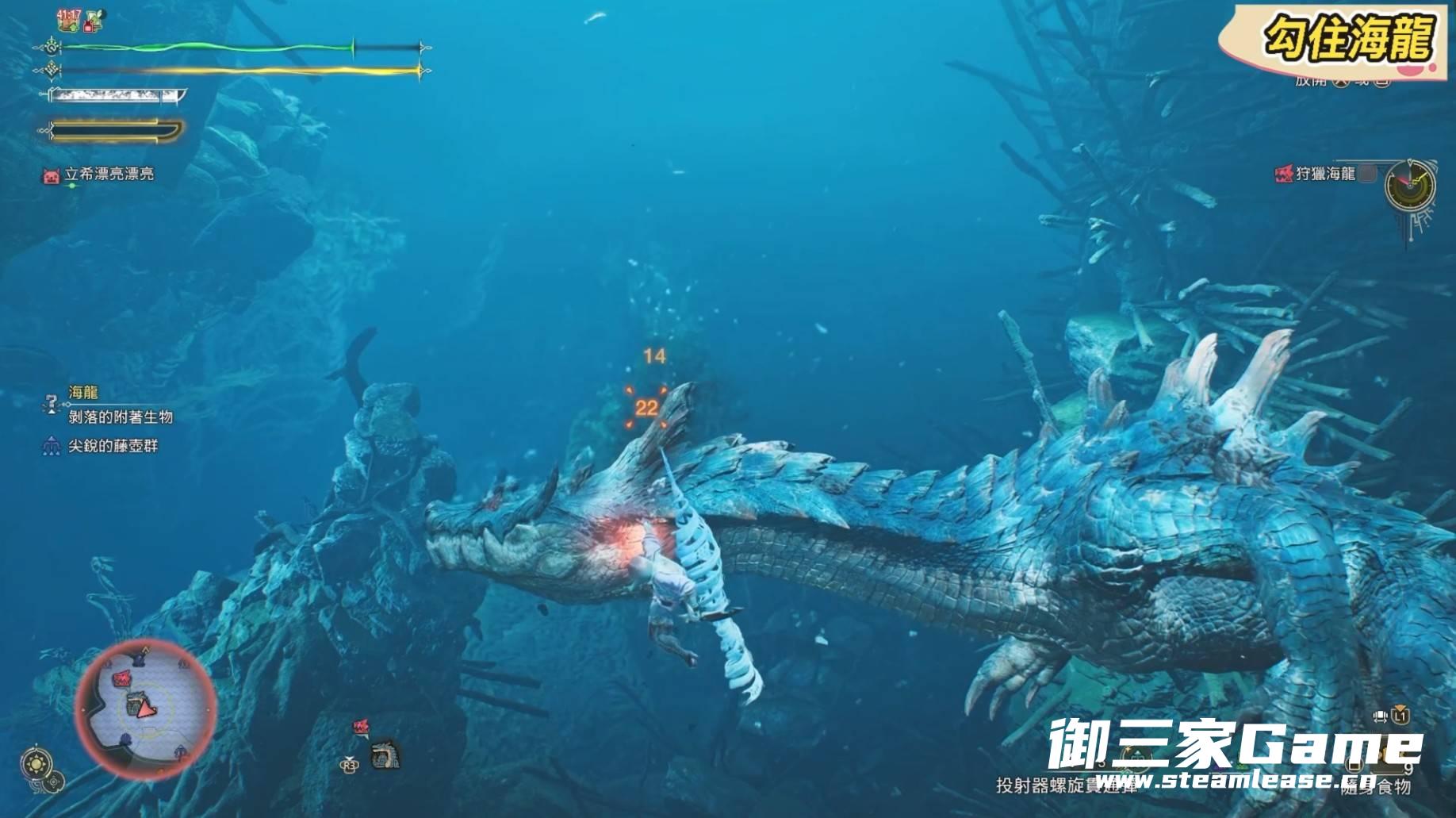This screenshot has width=1456, height=818.
Task: Open the circular minimap
Action: (145, 709)
